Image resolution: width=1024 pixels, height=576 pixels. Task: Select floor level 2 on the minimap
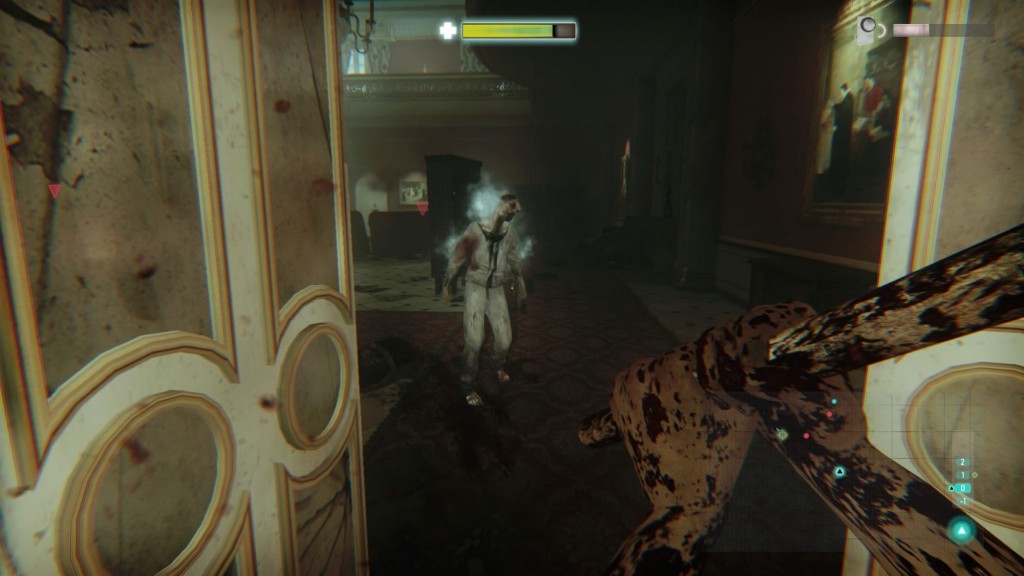click(x=963, y=462)
